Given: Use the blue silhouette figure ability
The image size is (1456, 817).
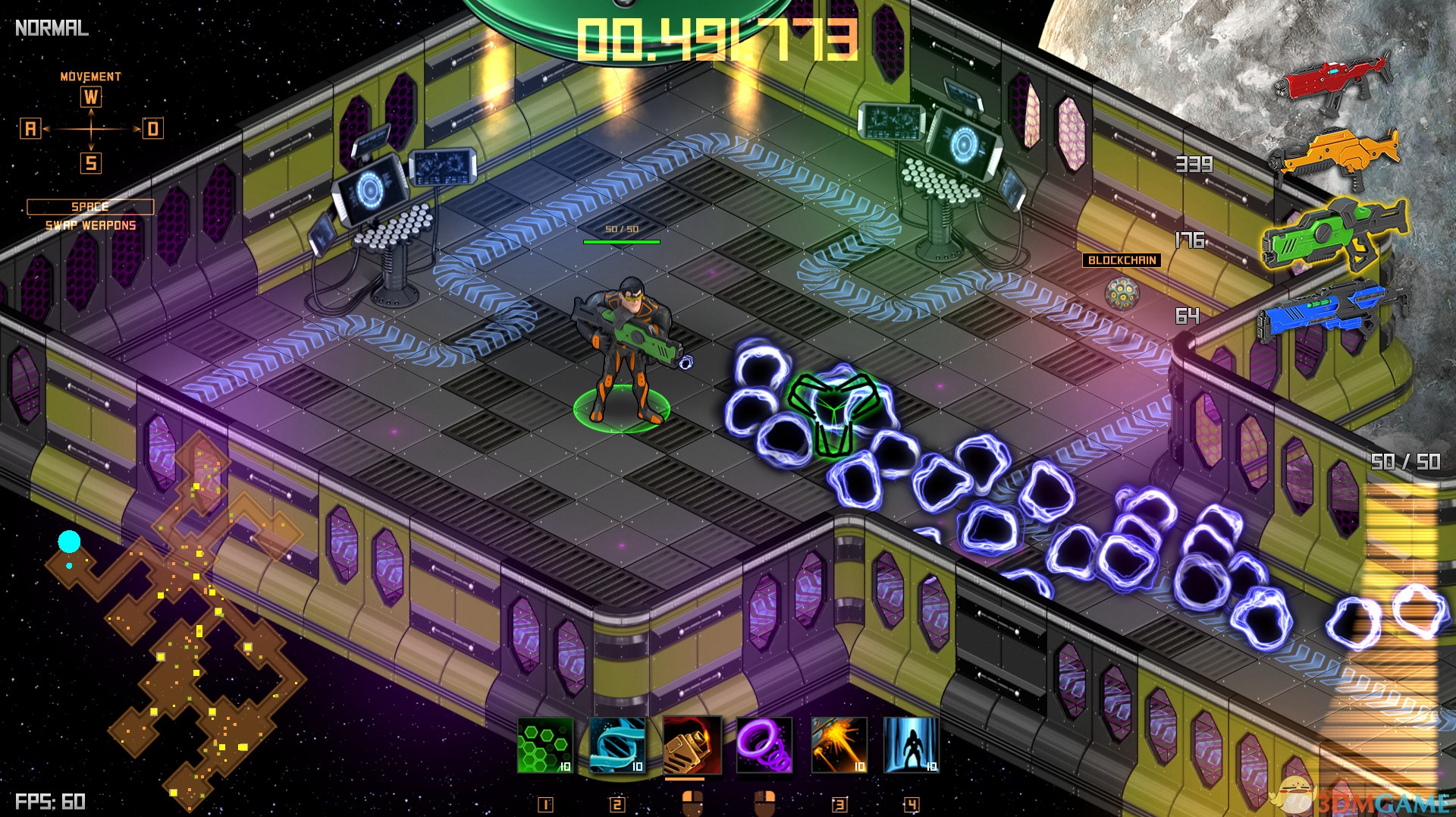Looking at the screenshot, I should pos(912,745).
